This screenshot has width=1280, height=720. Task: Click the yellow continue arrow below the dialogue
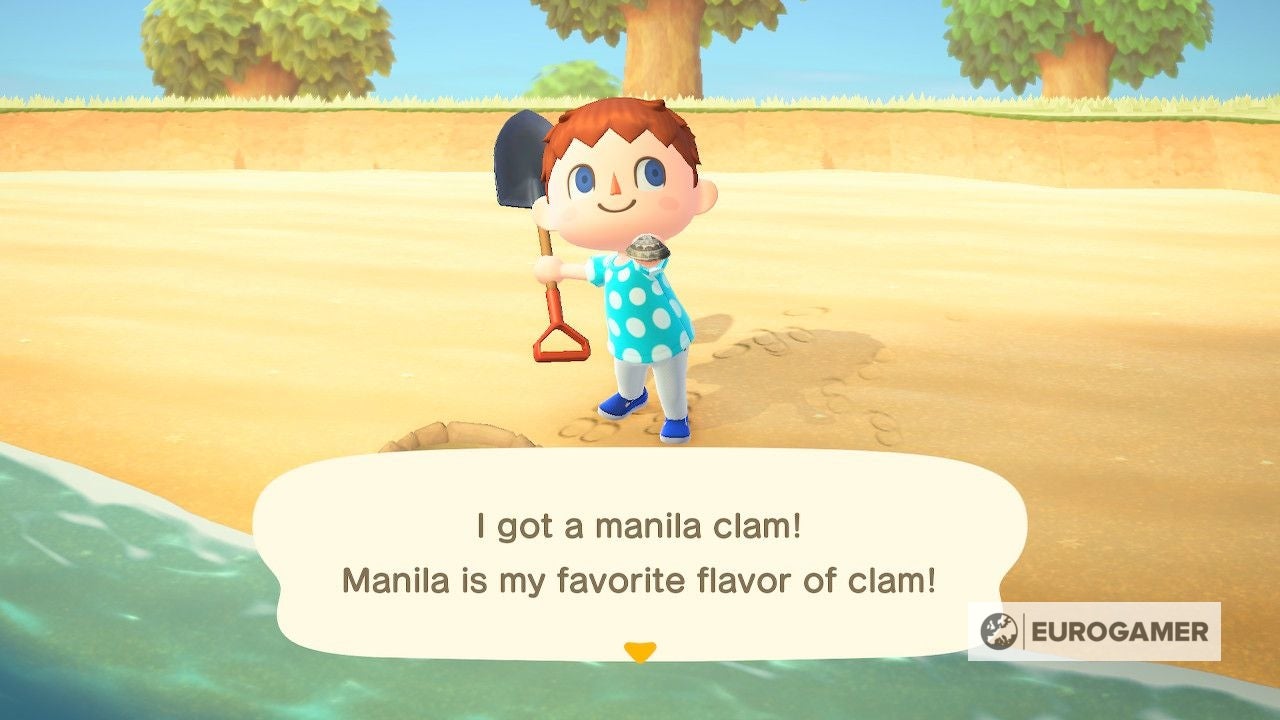pos(640,649)
